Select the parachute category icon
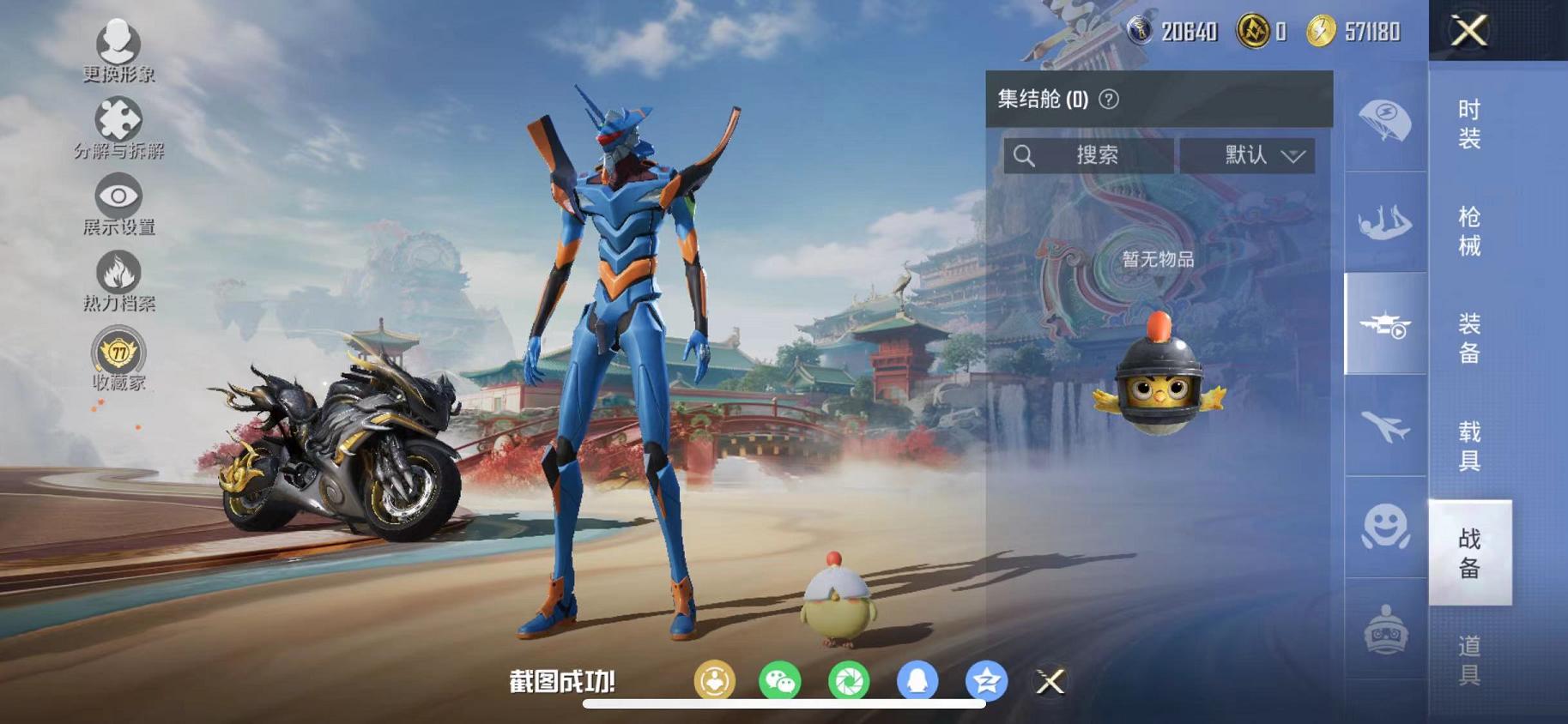 tap(1383, 118)
